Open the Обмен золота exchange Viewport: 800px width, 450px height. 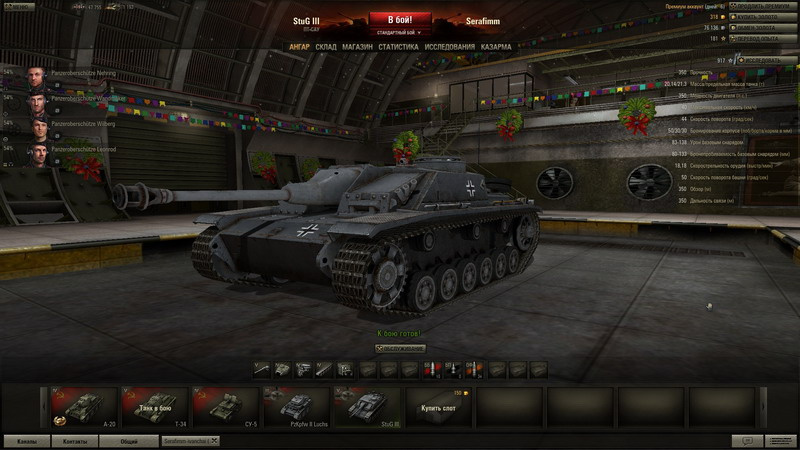pyautogui.click(x=762, y=28)
